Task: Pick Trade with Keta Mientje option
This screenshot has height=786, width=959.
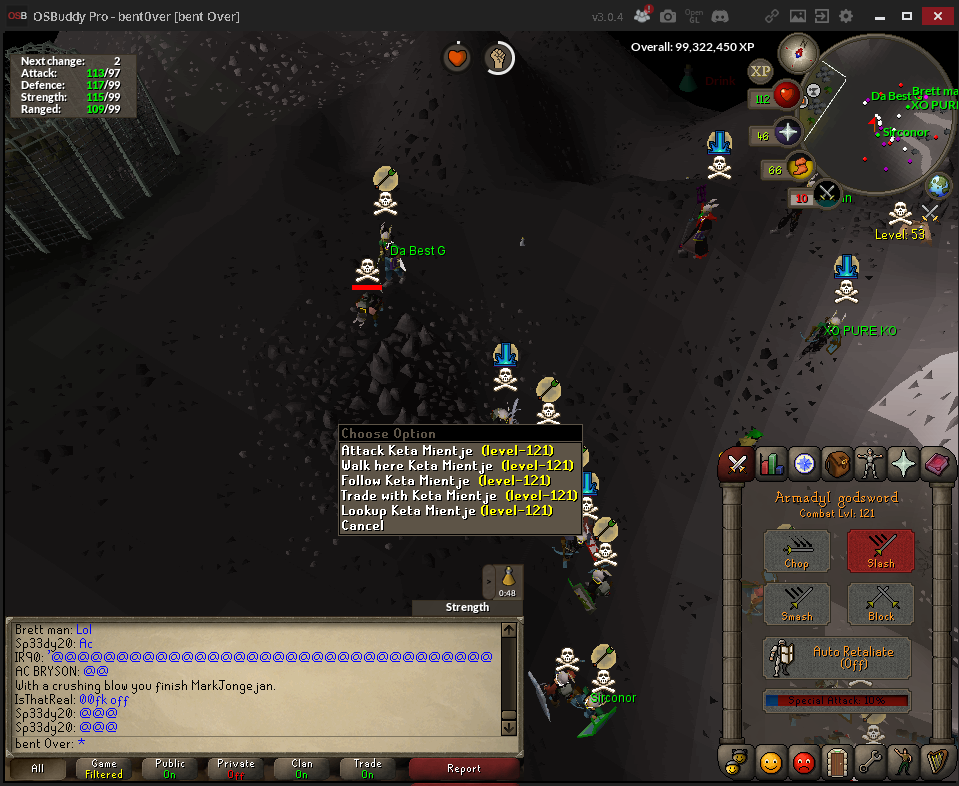Action: point(459,496)
